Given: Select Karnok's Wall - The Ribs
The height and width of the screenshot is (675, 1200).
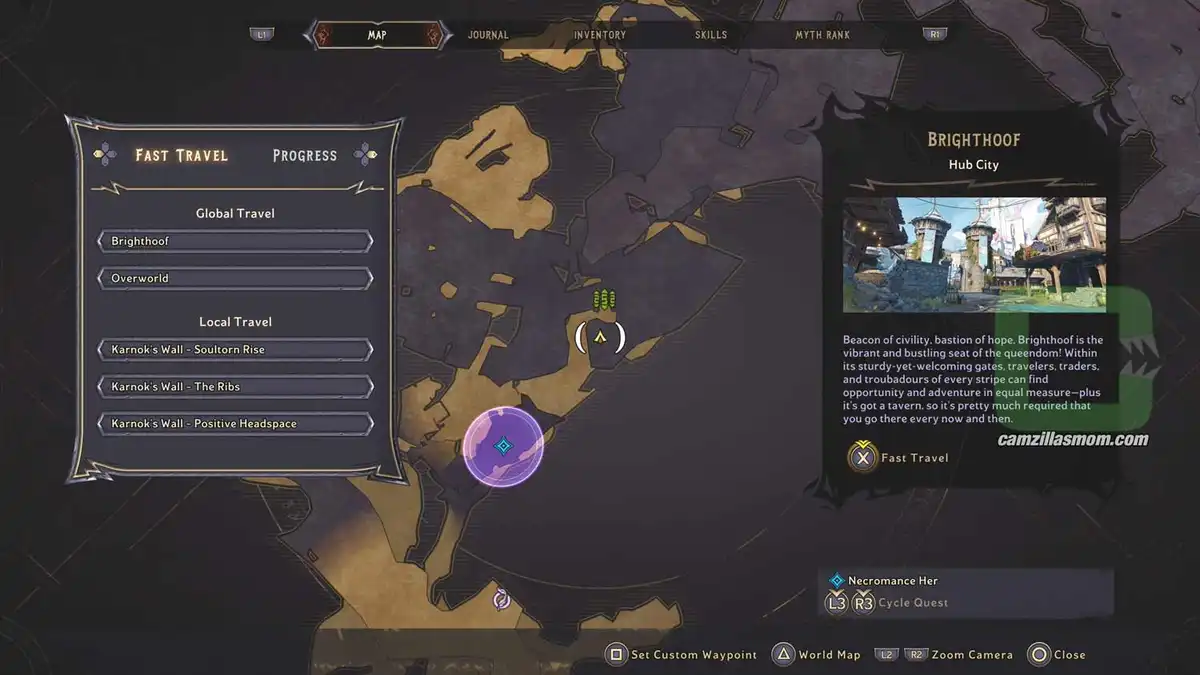Looking at the screenshot, I should click(x=235, y=387).
